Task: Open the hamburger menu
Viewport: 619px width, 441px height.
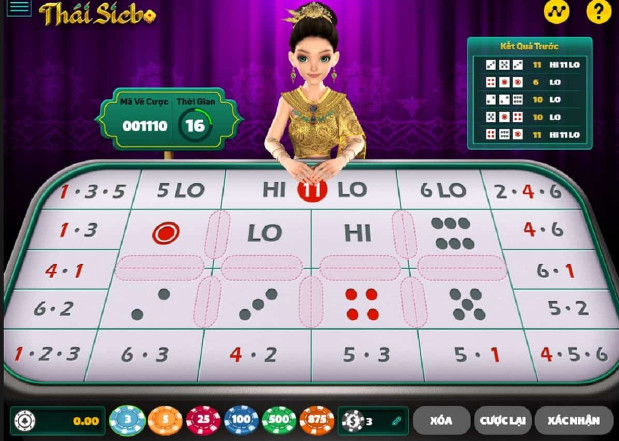Action: (x=19, y=10)
